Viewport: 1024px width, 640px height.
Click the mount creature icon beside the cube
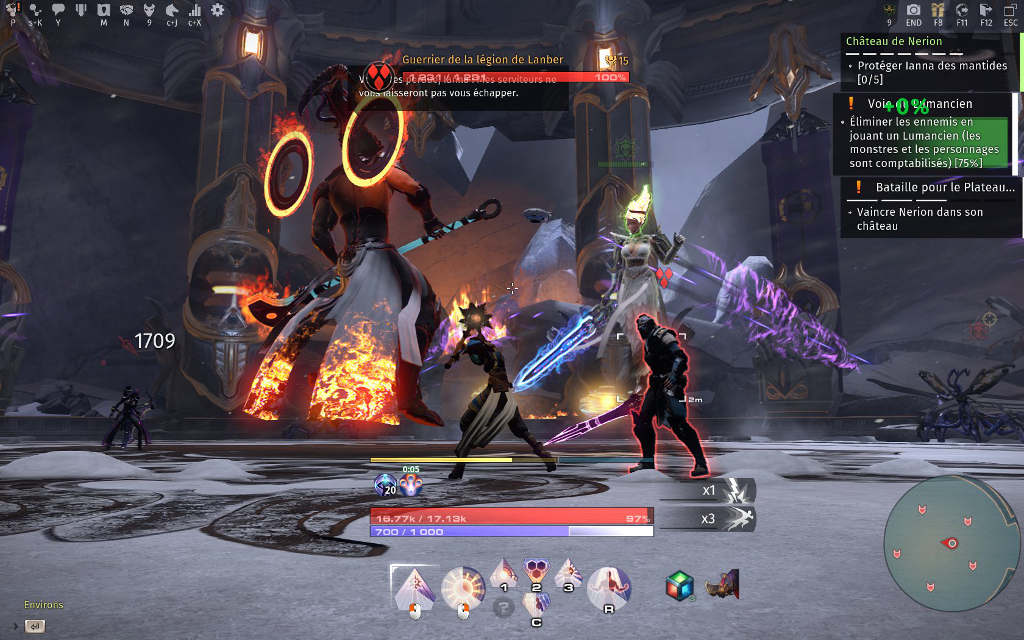(x=721, y=584)
